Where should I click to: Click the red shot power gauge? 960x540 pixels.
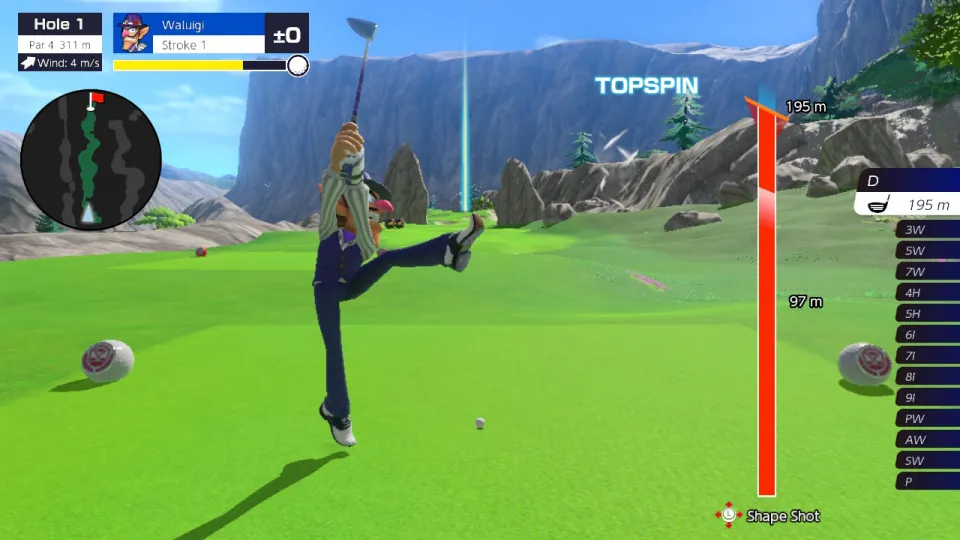pyautogui.click(x=767, y=300)
